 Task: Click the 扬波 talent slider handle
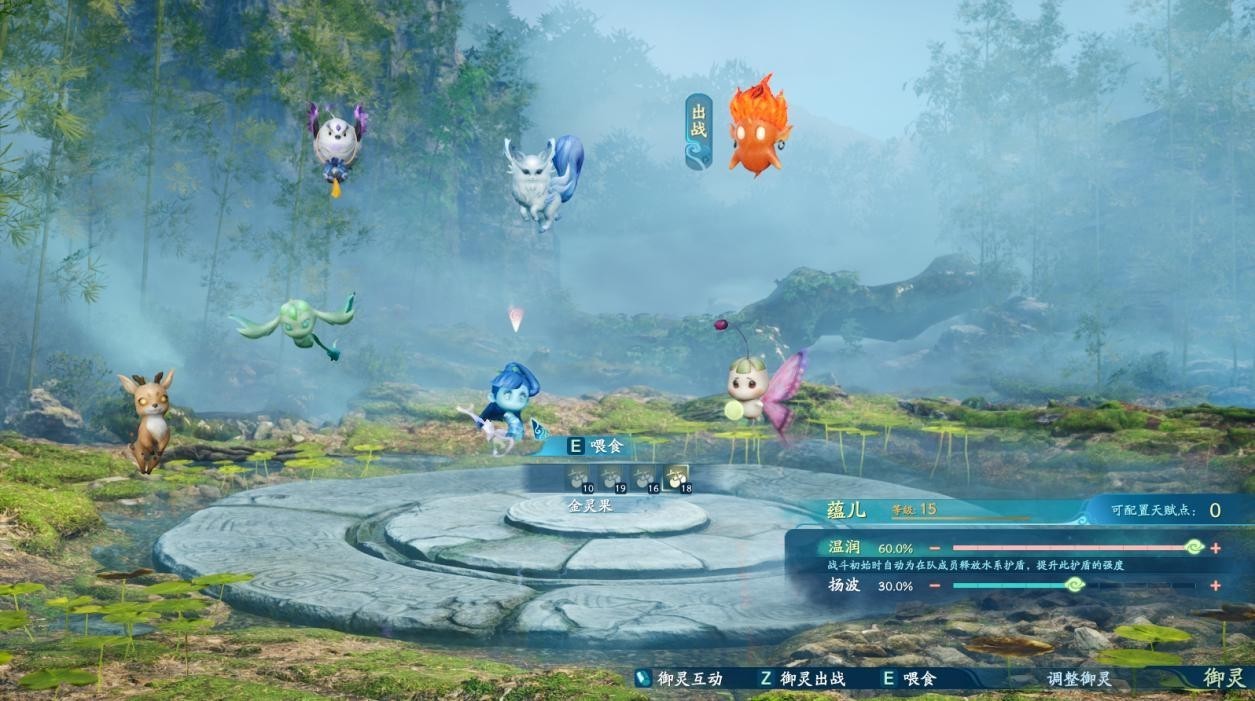1074,585
